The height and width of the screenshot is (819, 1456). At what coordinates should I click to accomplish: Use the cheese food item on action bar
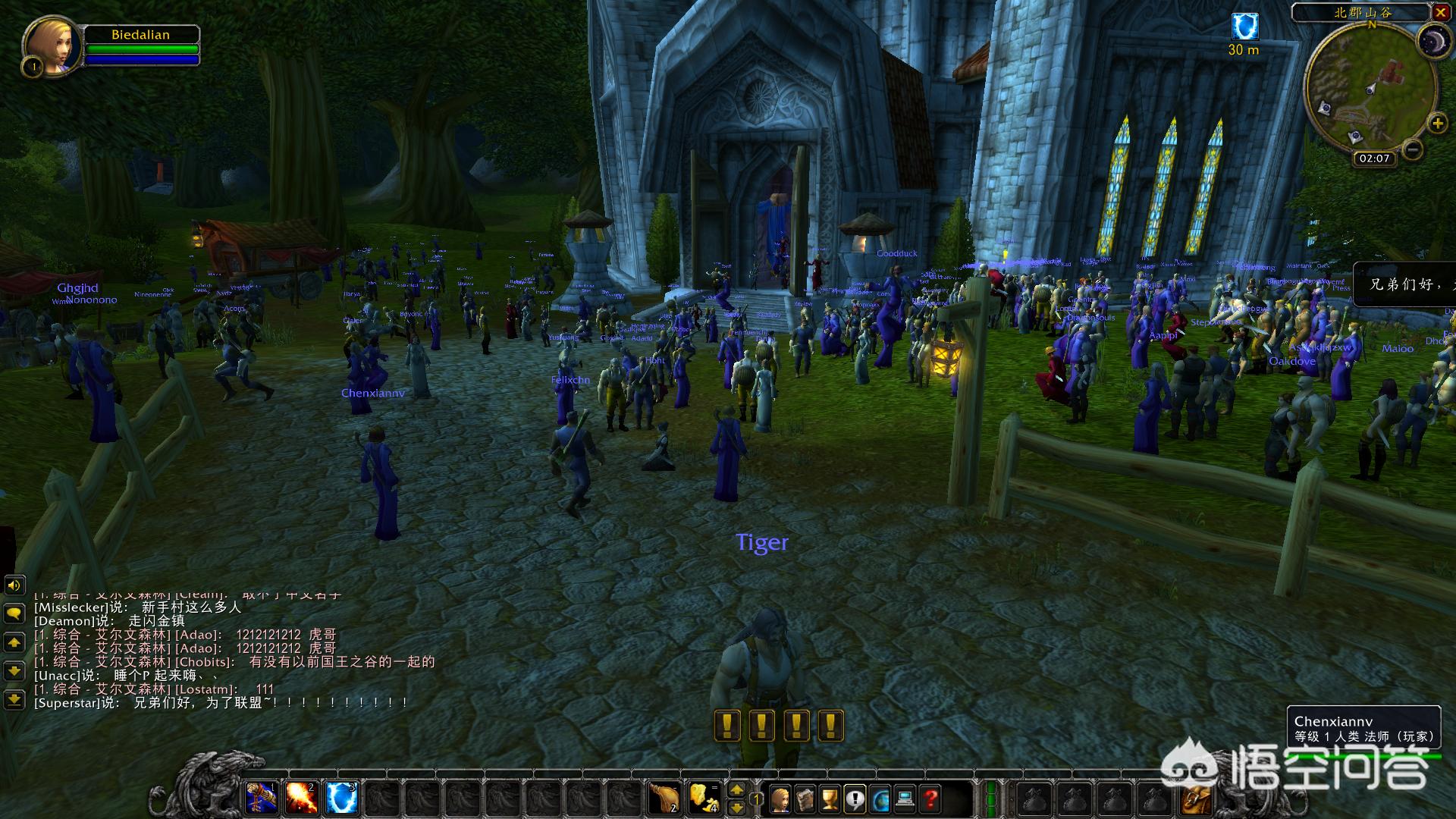704,798
